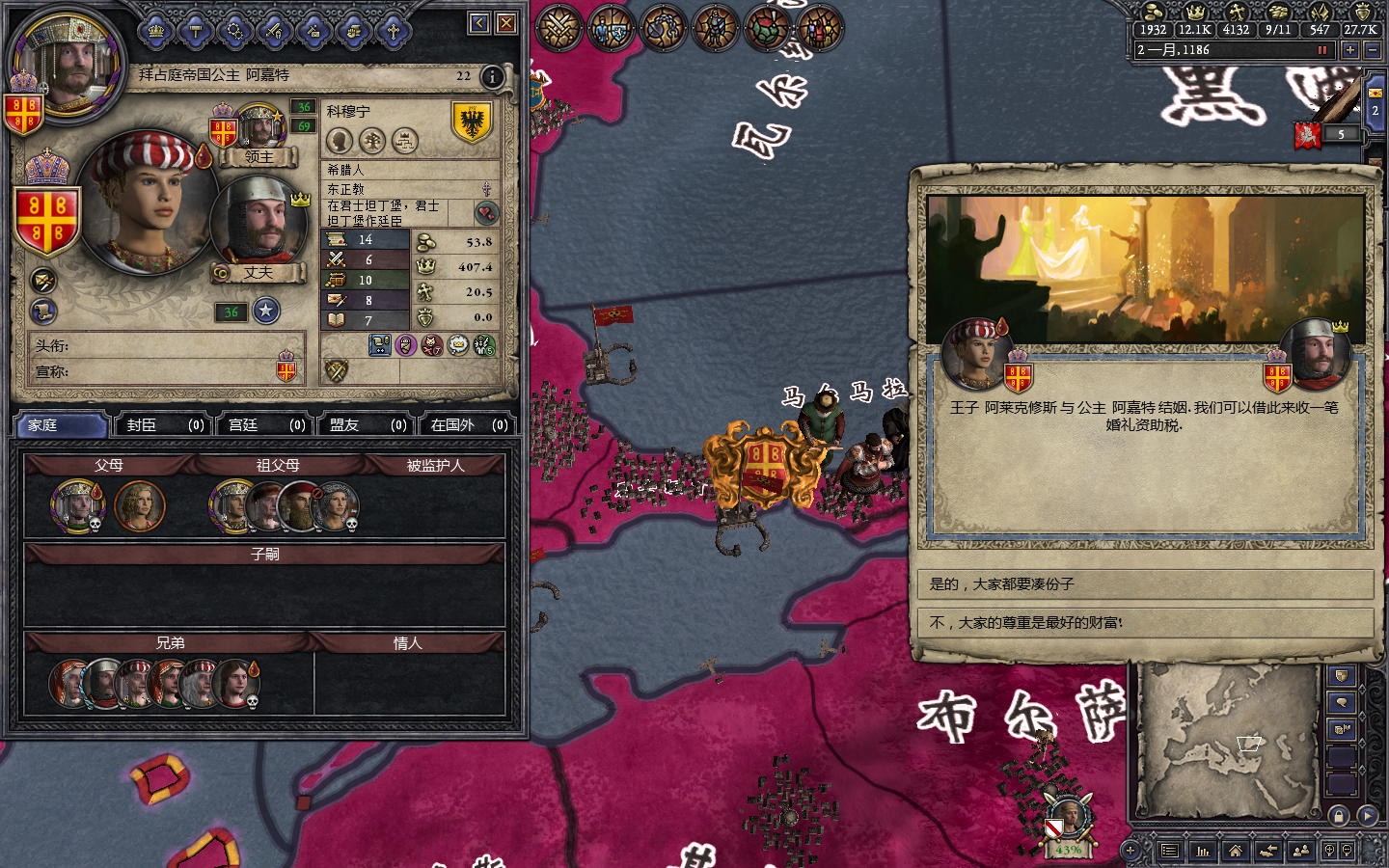This screenshot has height=868, width=1389.
Task: Choose "是的，大家都要凑份子" option
Action: pyautogui.click(x=1144, y=584)
